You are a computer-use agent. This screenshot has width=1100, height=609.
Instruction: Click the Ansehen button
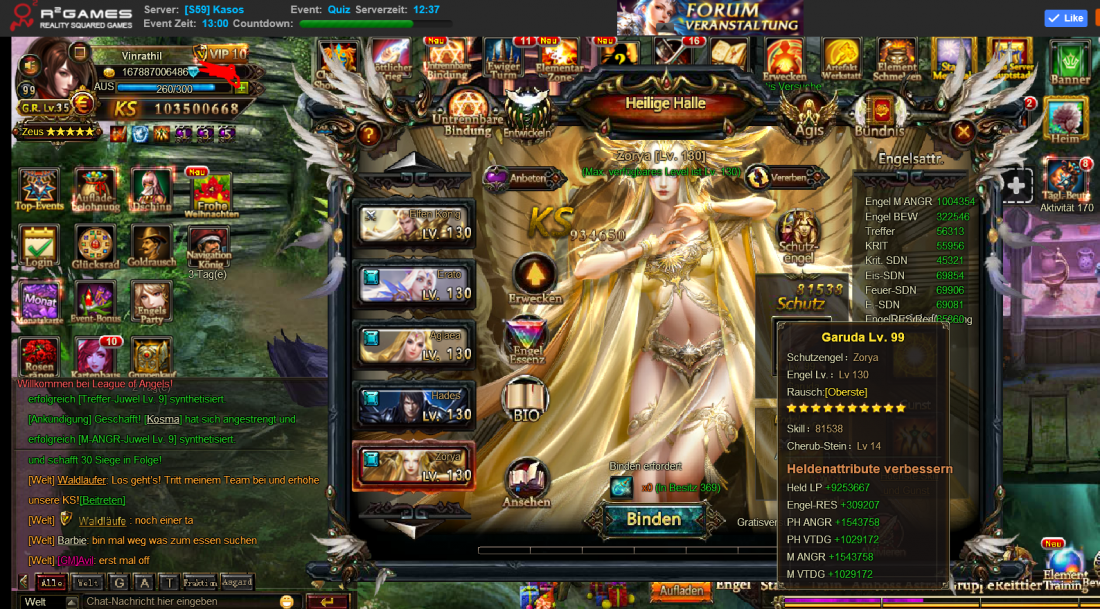click(x=526, y=481)
